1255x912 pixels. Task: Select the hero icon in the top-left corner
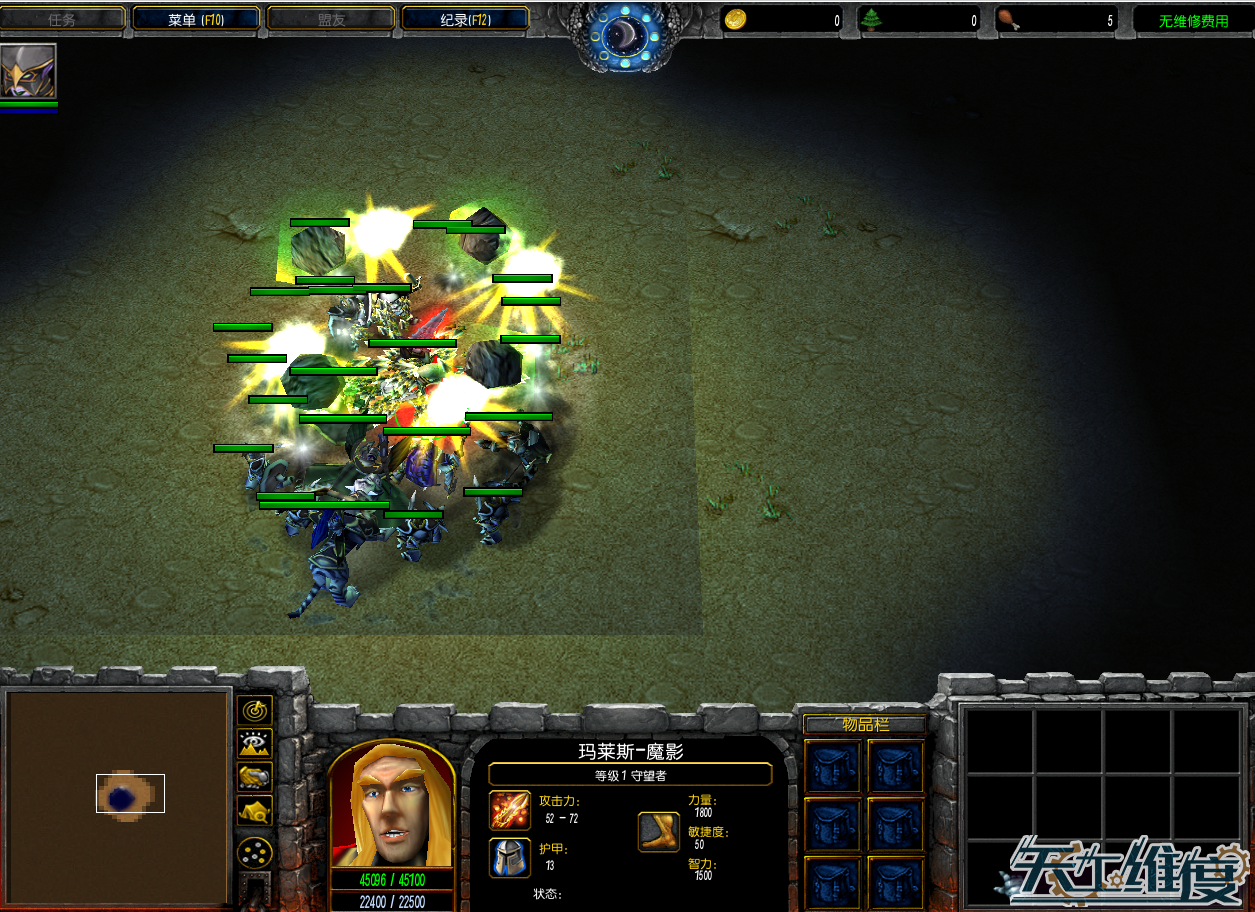tap(28, 70)
